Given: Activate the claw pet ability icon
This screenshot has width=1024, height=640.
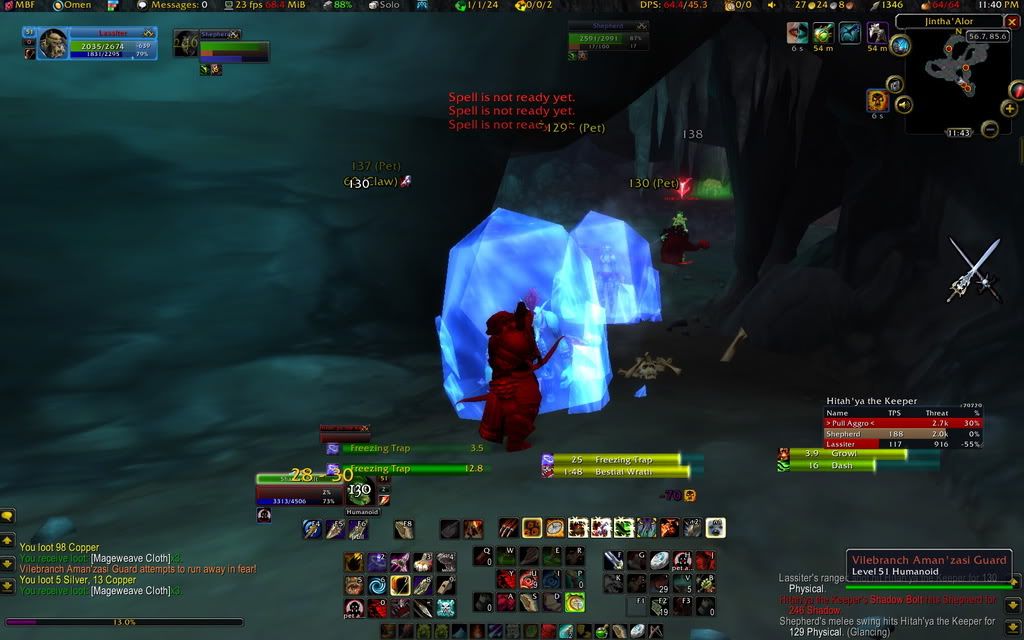Looking at the screenshot, I should [508, 527].
